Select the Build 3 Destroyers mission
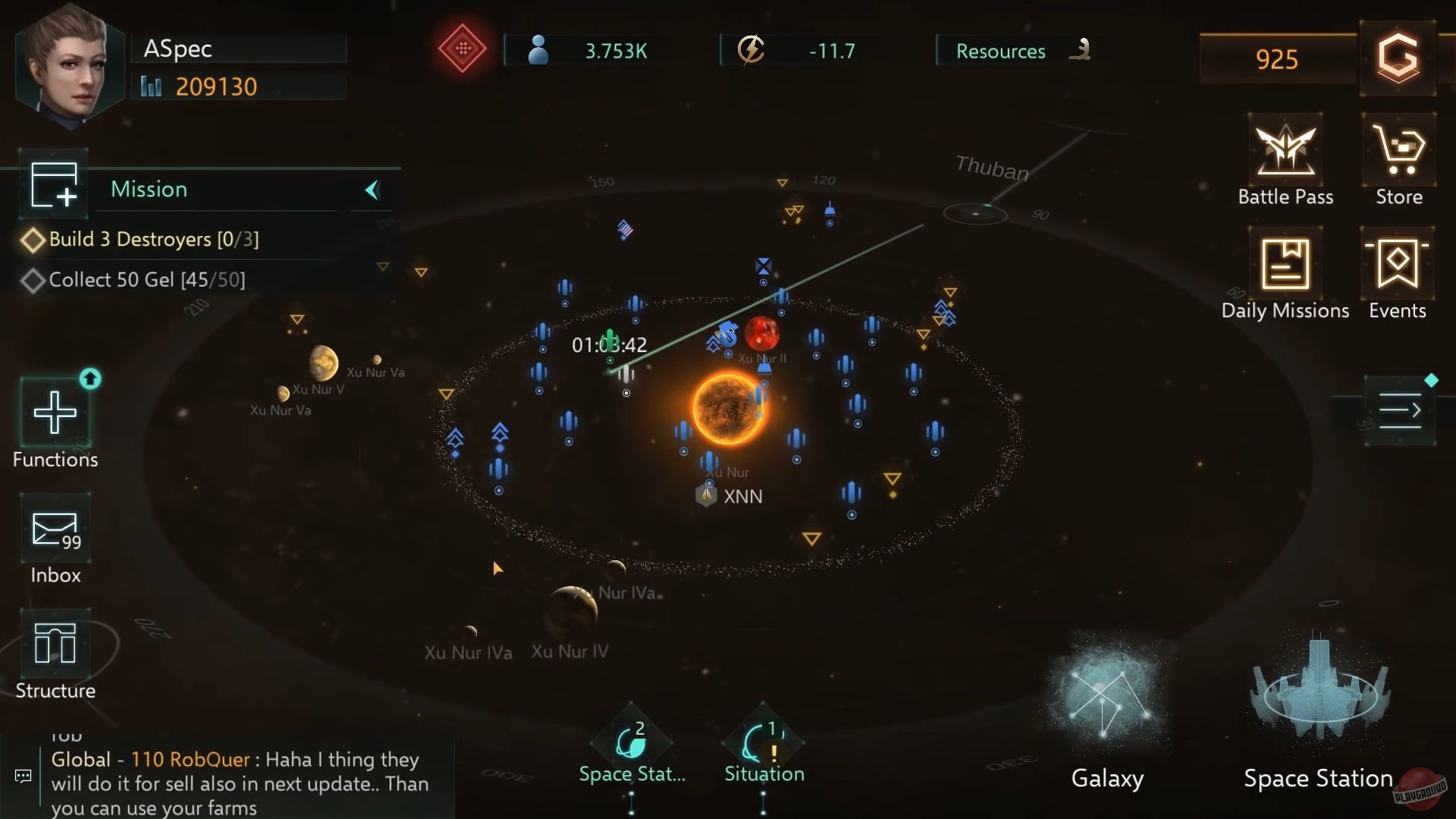This screenshot has width=1456, height=819. (x=154, y=239)
